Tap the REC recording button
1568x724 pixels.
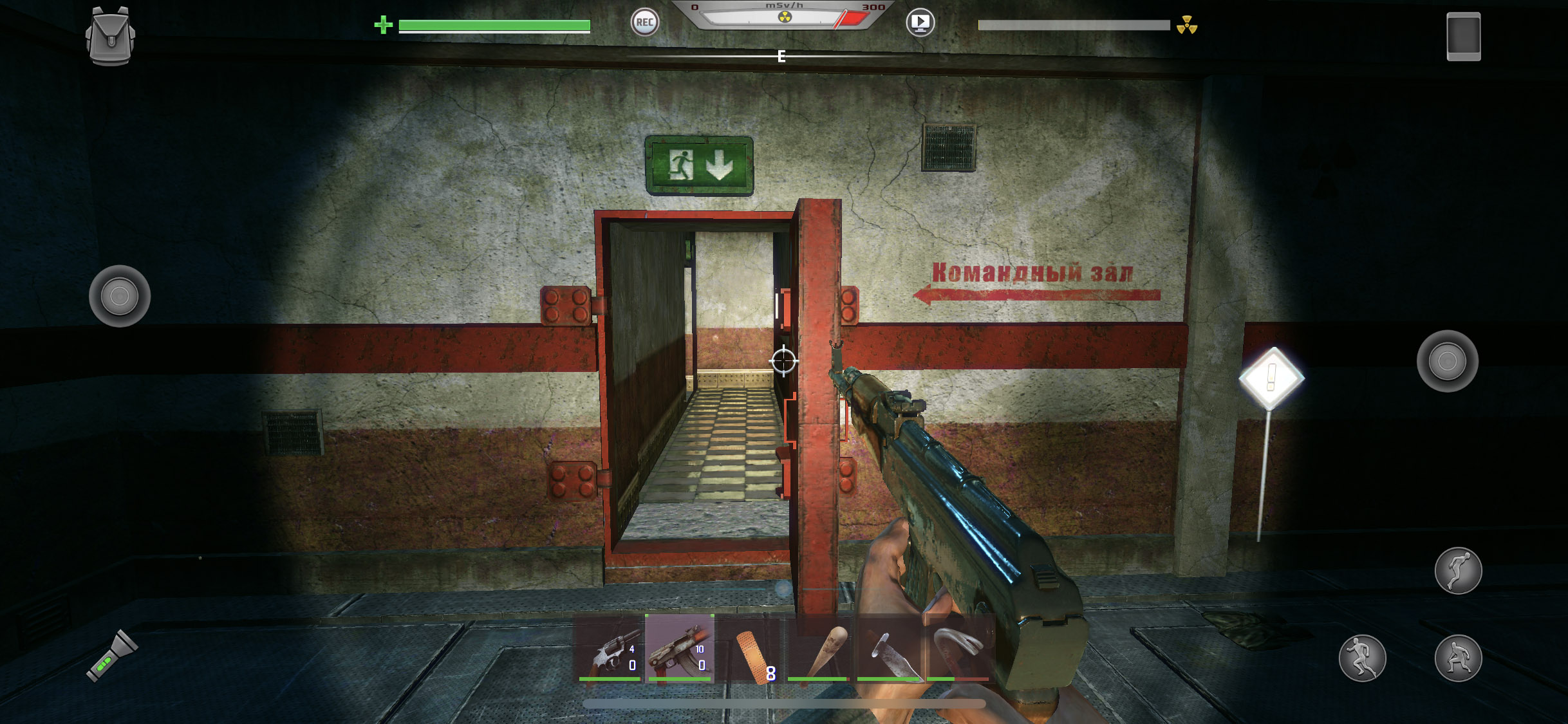click(644, 23)
